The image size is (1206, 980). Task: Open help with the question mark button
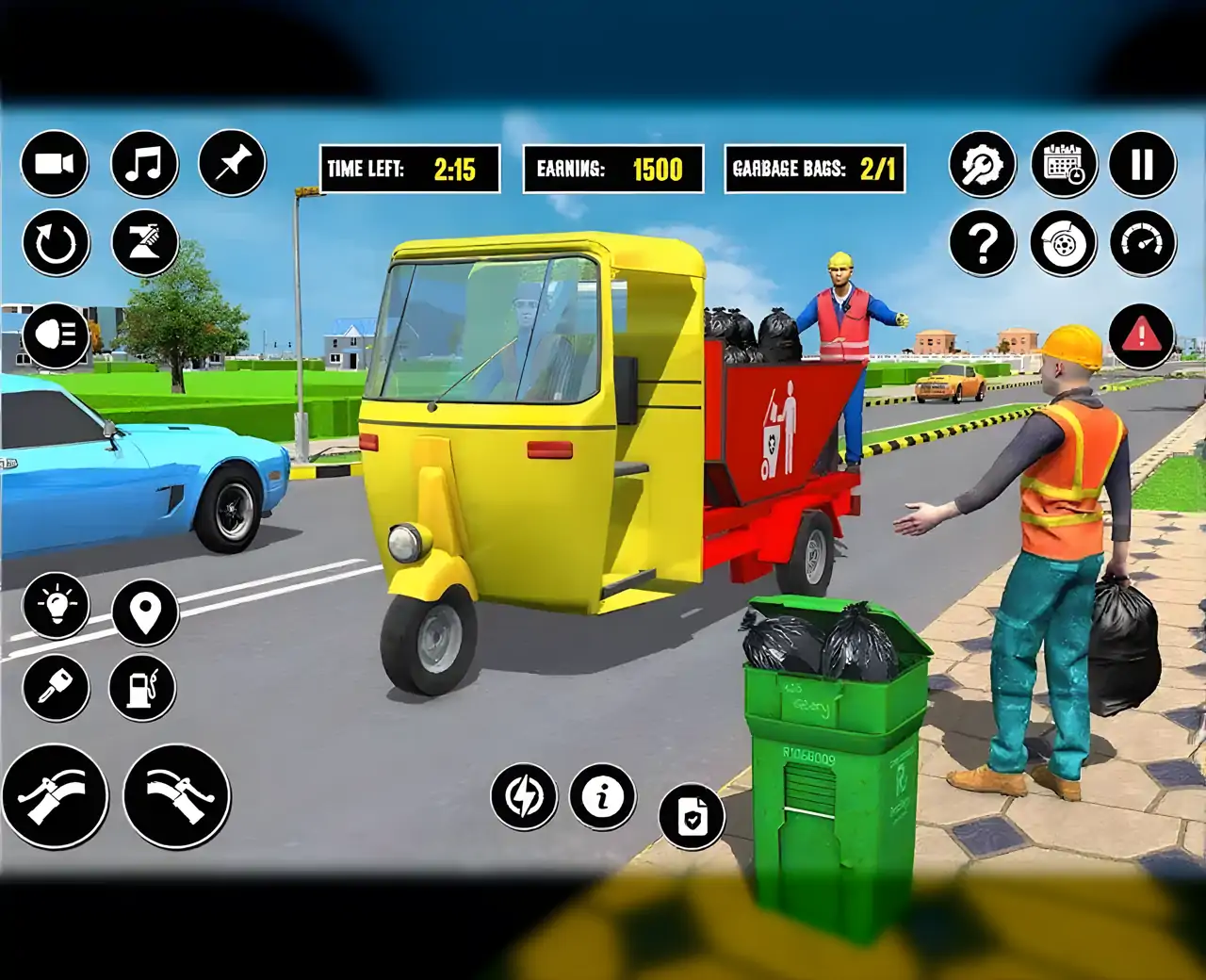point(983,244)
